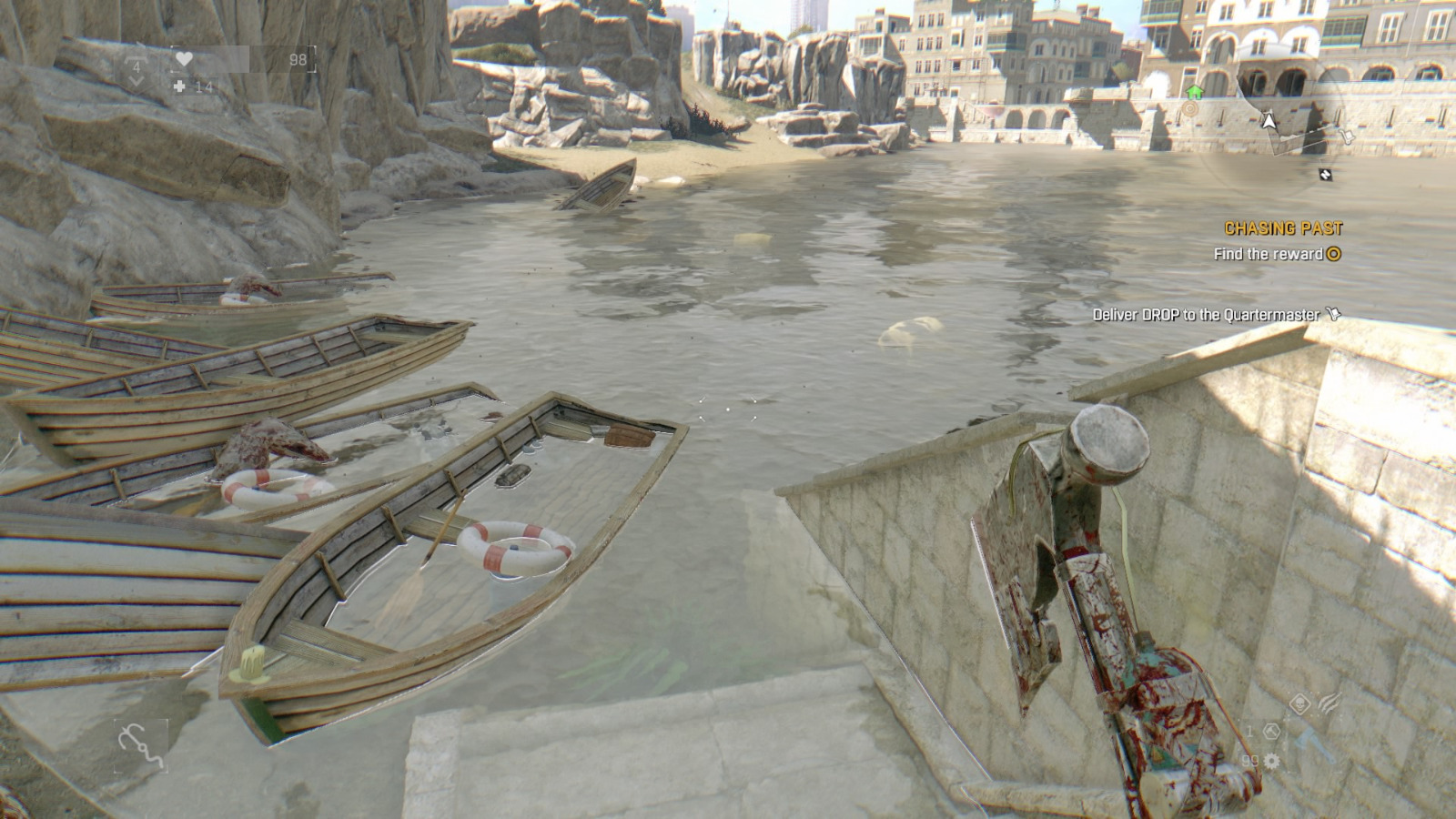
Task: Click the cart icon on the minimap
Action: pos(1348,135)
